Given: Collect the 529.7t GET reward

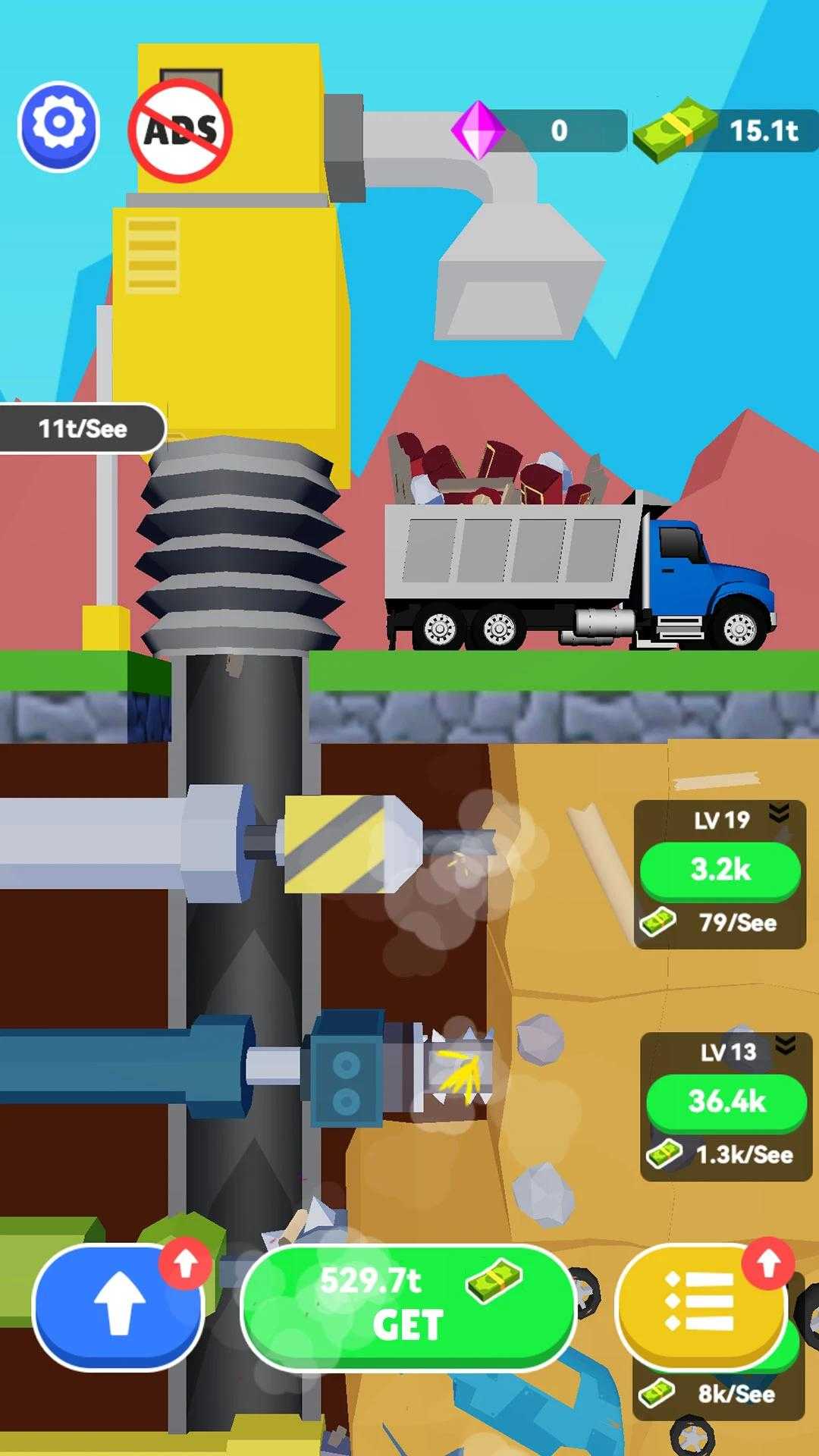Looking at the screenshot, I should tap(408, 1306).
